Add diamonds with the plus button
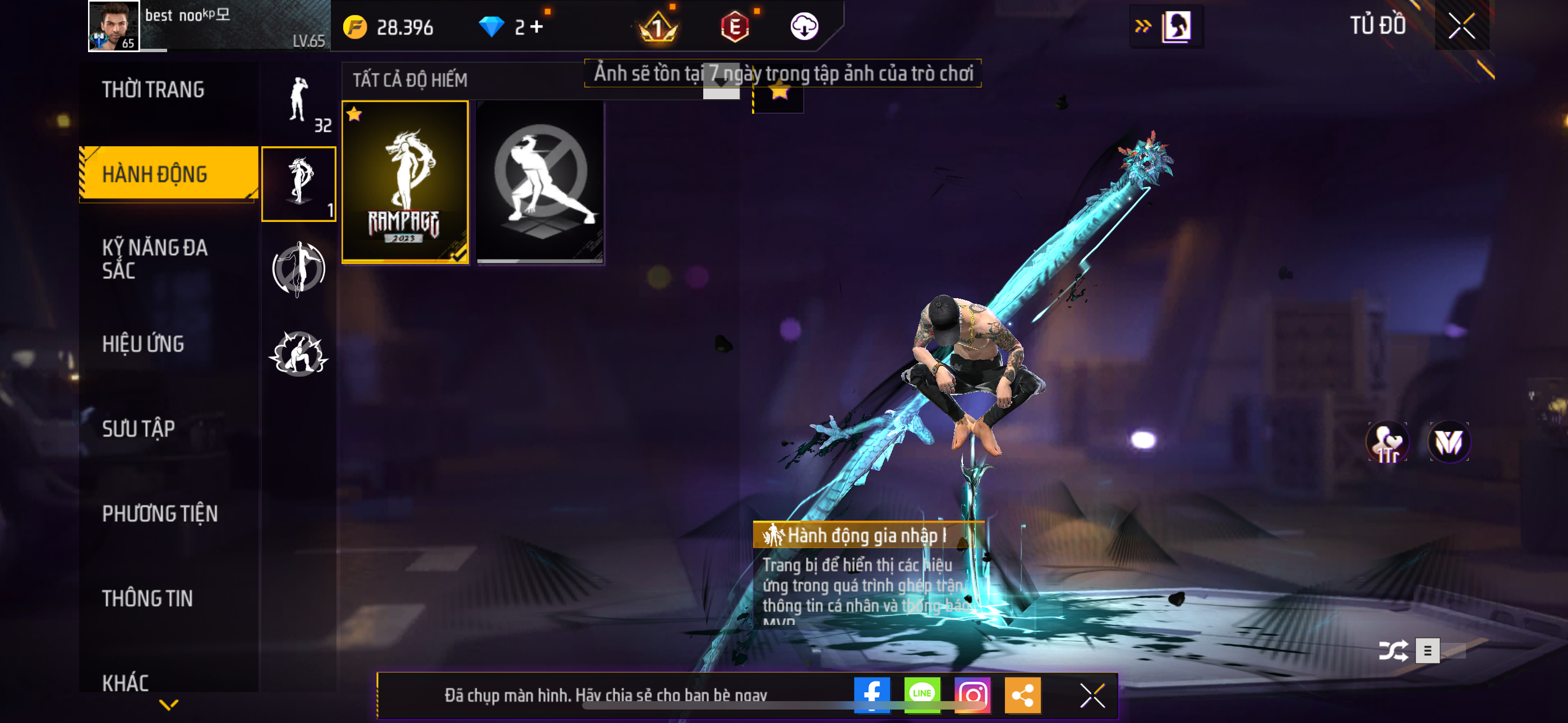The width and height of the screenshot is (1568, 723). click(536, 27)
